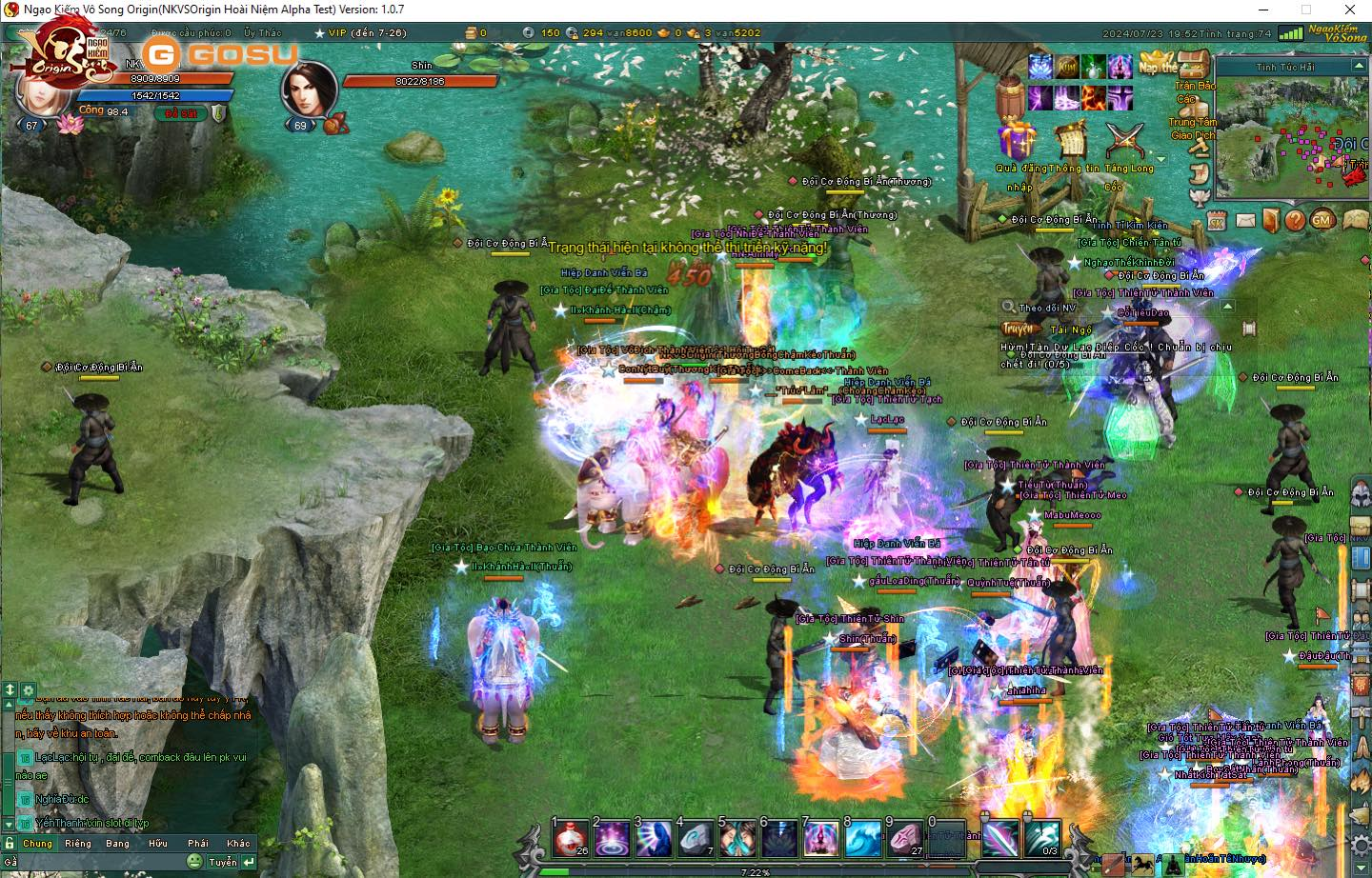1372x878 pixels.
Task: Open the mail envelope icon
Action: 1245,220
